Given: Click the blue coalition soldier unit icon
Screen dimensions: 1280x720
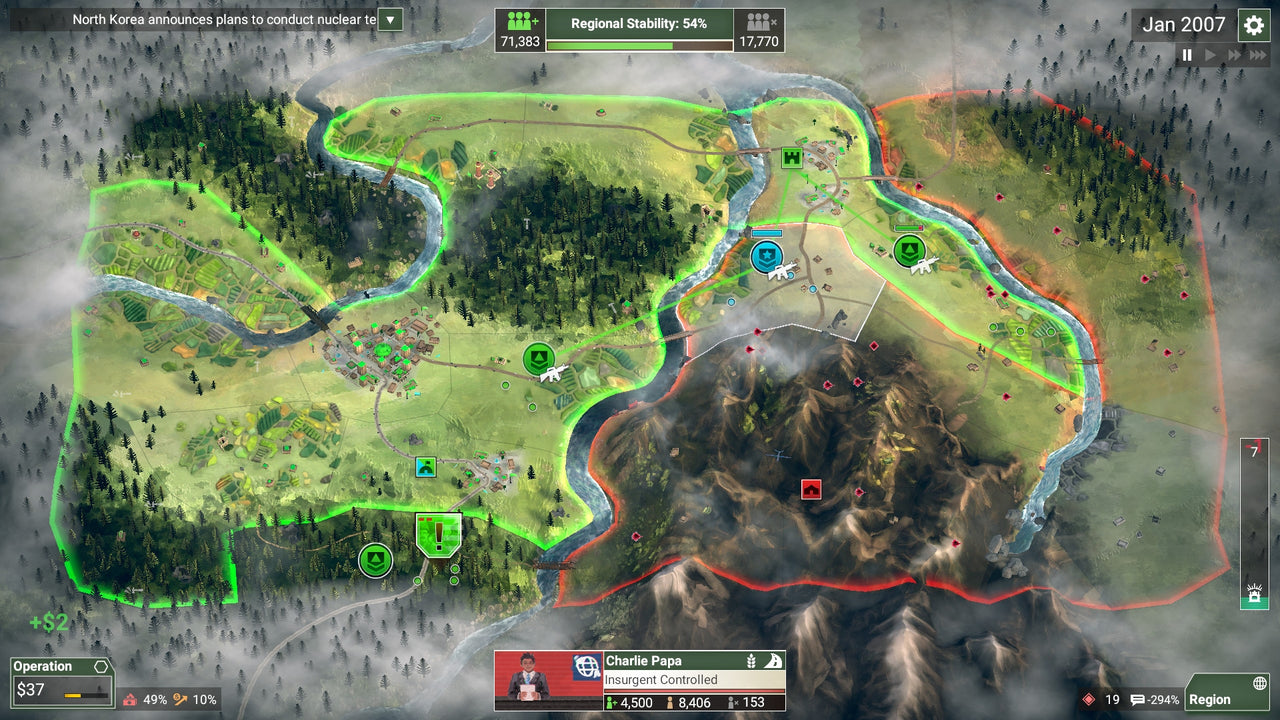Looking at the screenshot, I should click(x=767, y=257).
